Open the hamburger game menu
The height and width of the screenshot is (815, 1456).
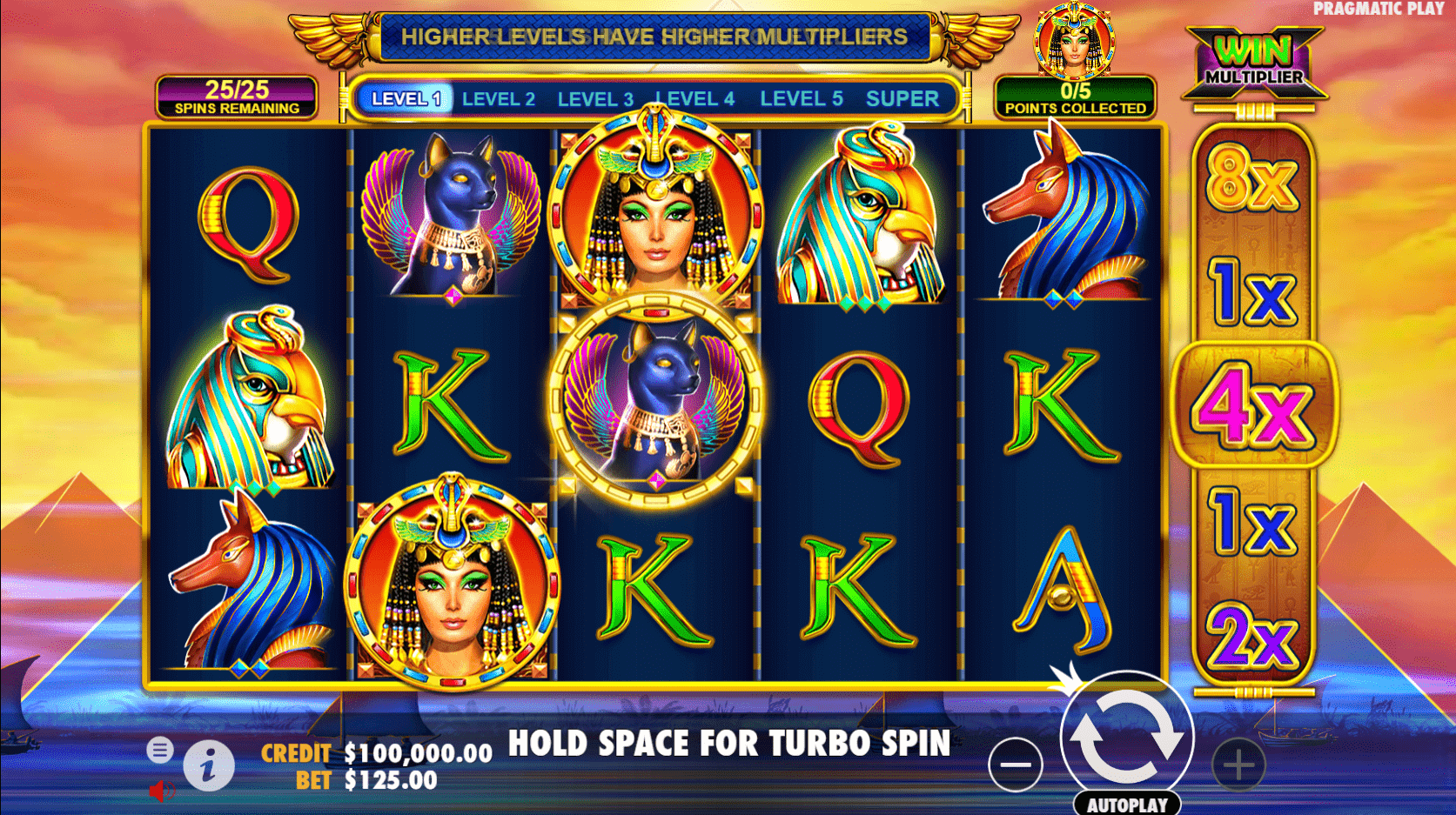(x=161, y=748)
